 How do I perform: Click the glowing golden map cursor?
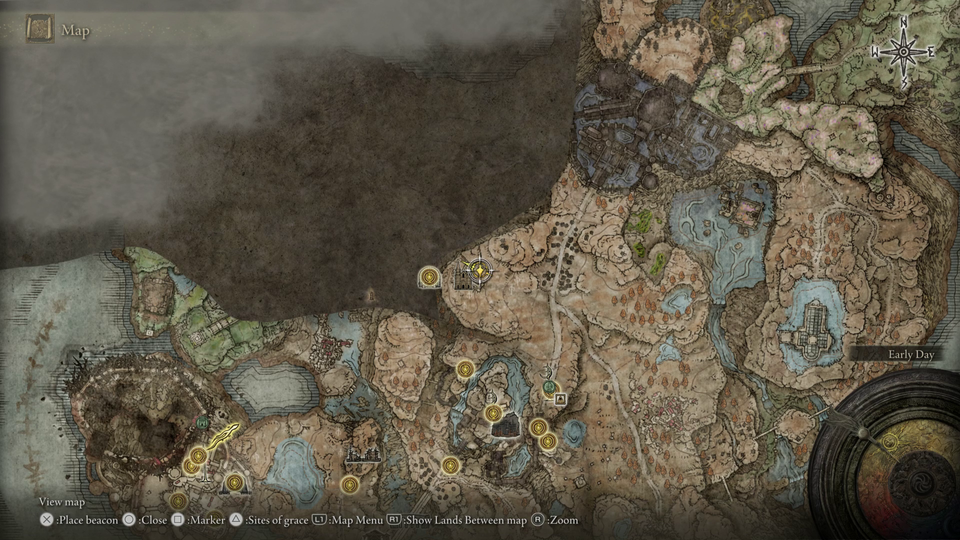480,269
